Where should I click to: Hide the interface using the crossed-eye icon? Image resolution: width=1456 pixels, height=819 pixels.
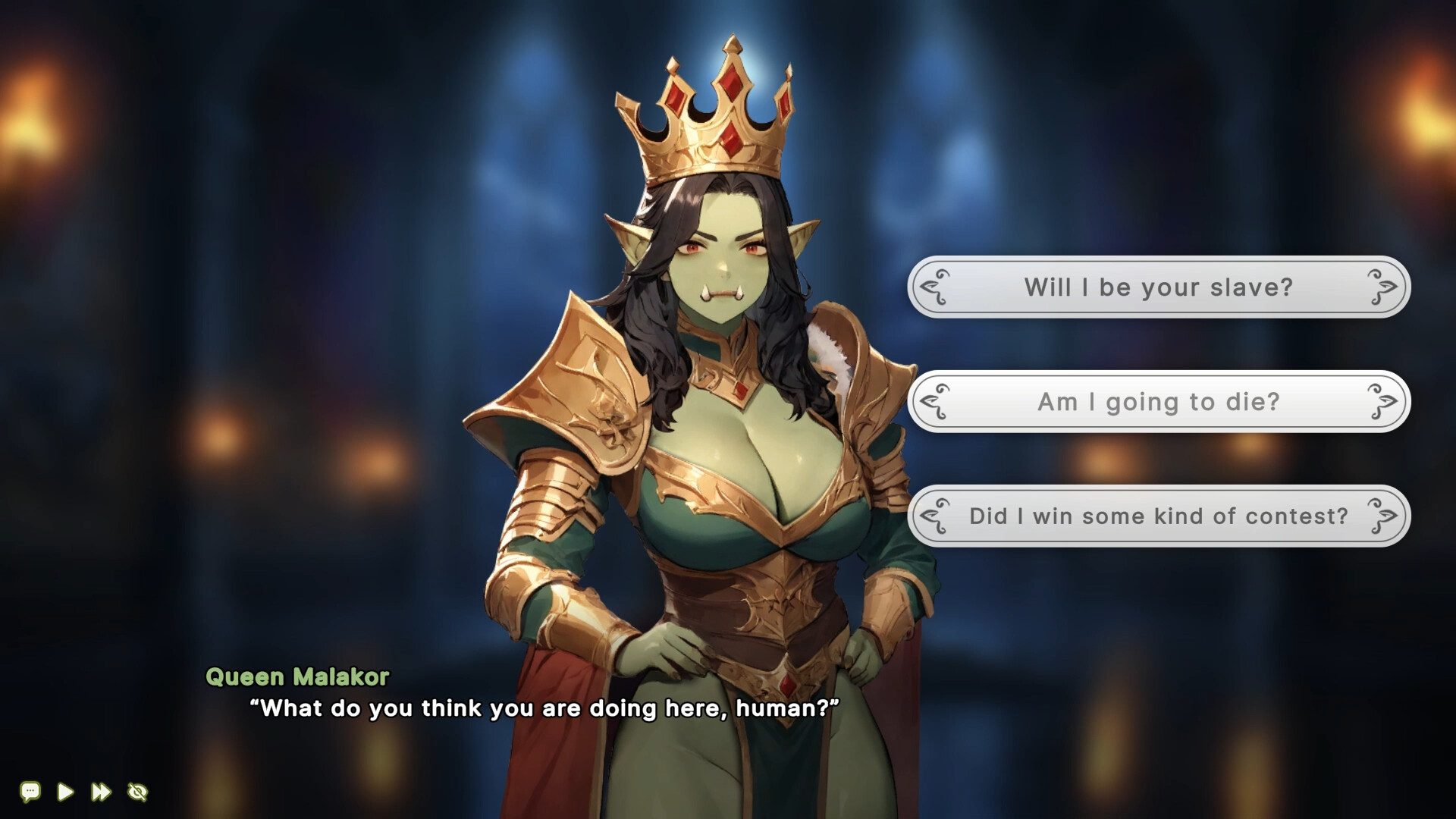coord(138,792)
